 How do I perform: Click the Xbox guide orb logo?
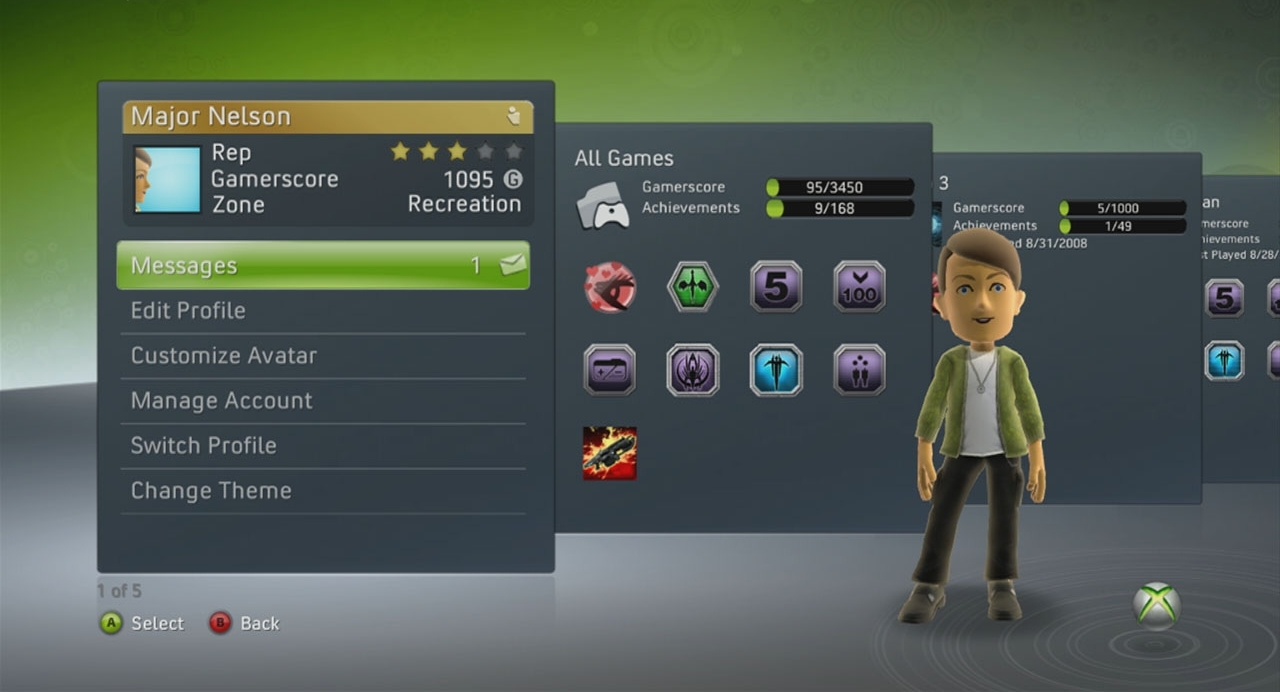(1156, 606)
